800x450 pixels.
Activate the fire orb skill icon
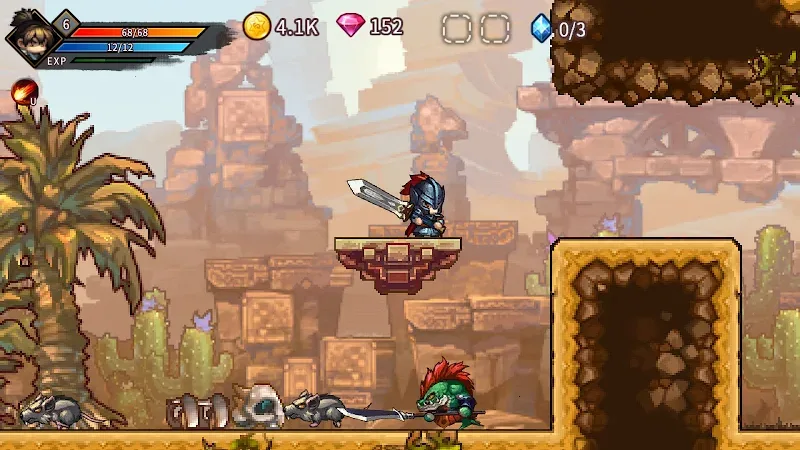coord(22,93)
